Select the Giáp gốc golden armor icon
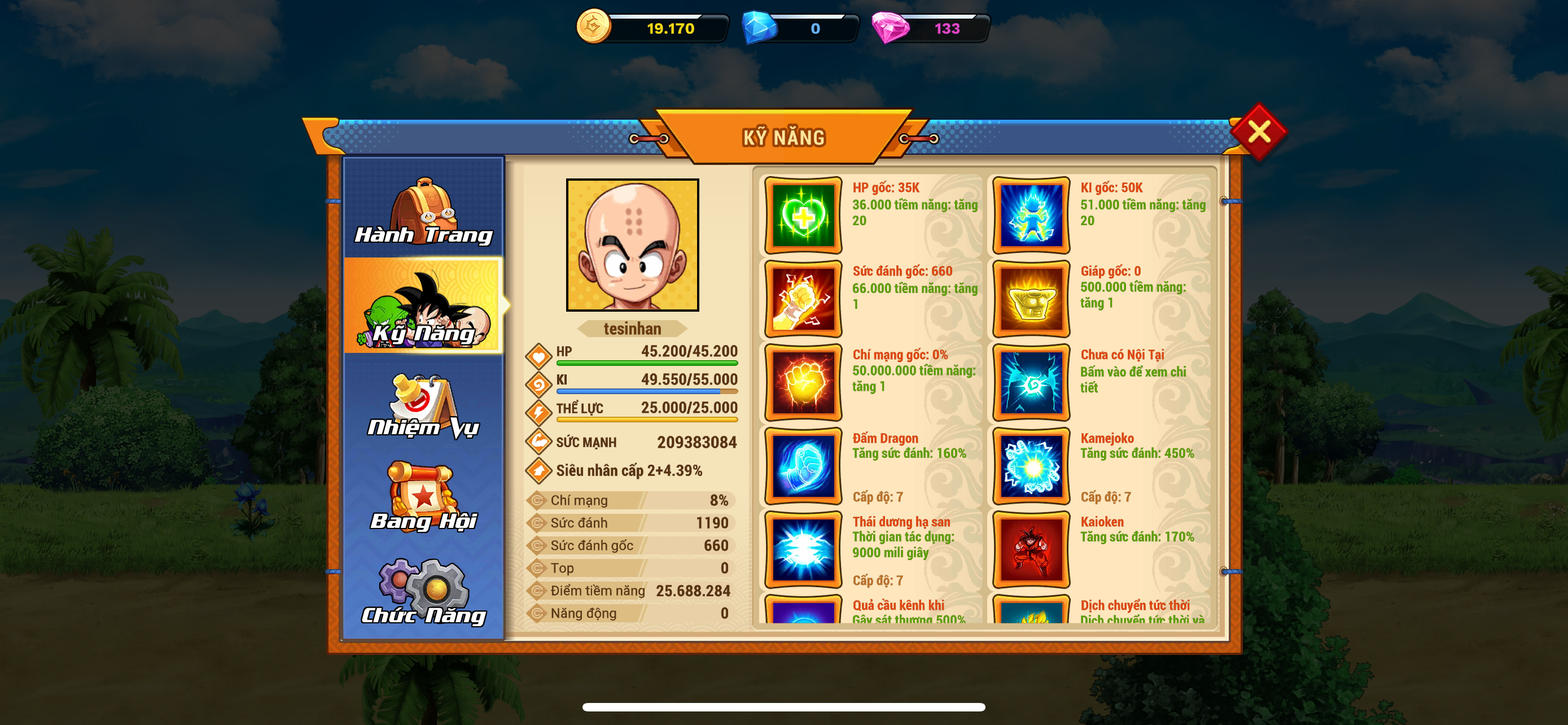This screenshot has height=725, width=1568. pyautogui.click(x=1031, y=299)
